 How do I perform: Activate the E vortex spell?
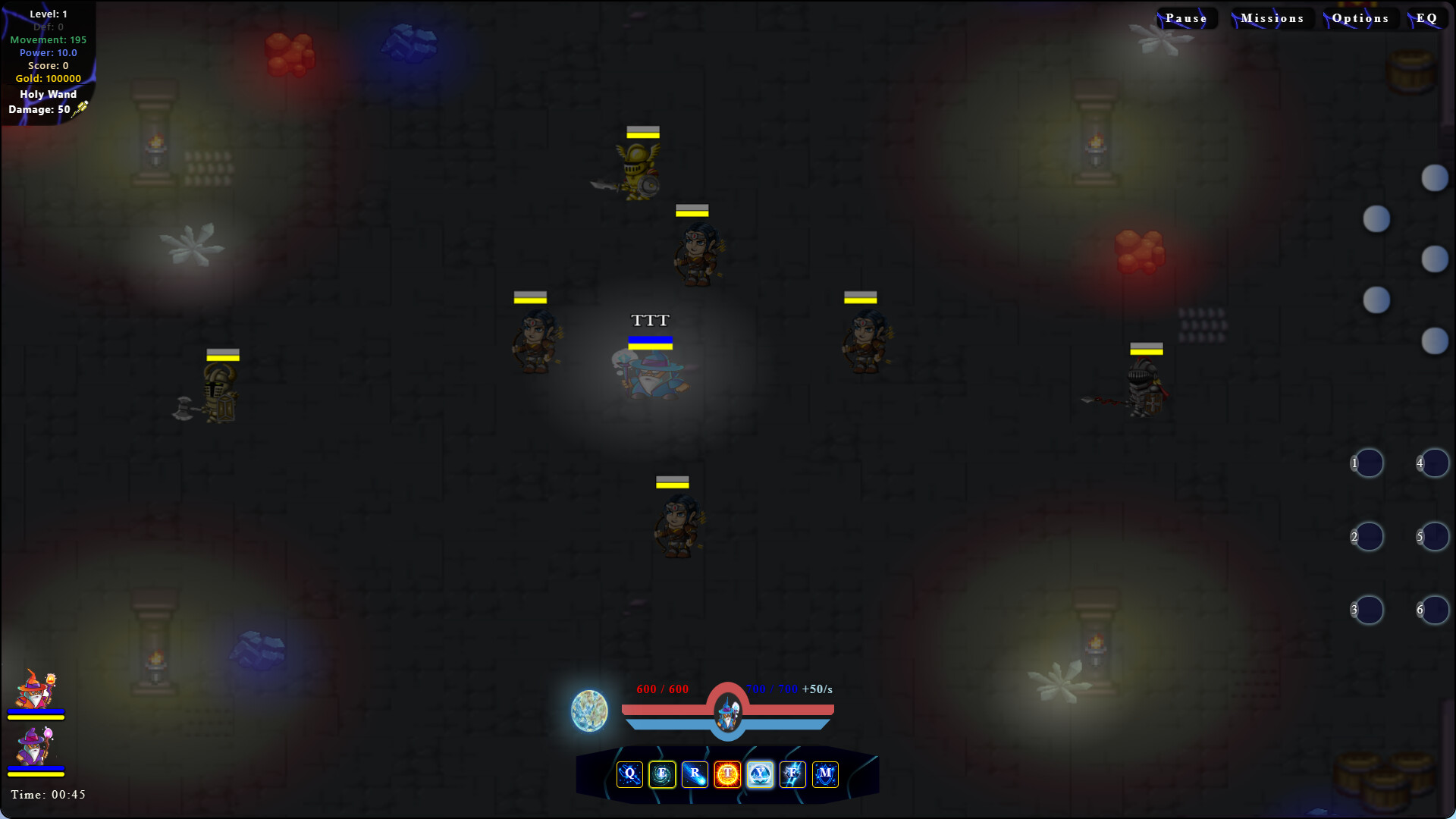[662, 774]
